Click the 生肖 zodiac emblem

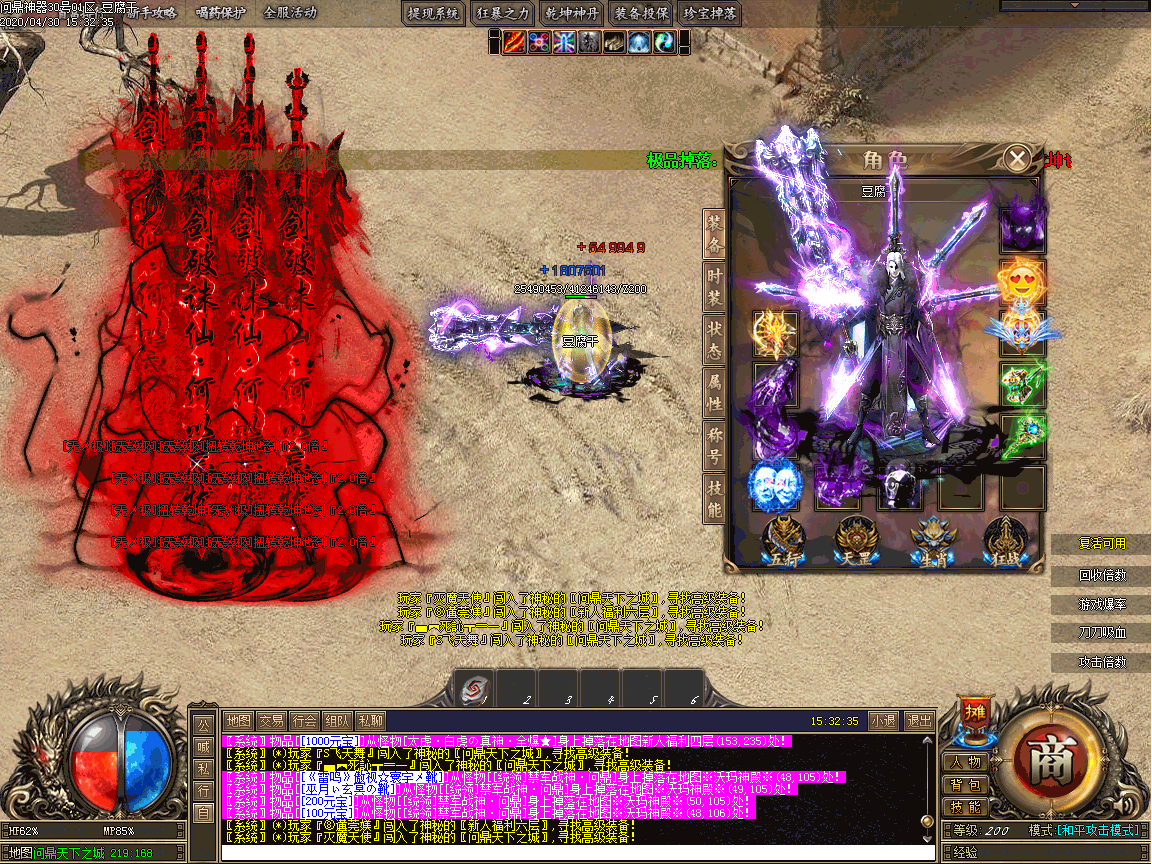point(931,540)
